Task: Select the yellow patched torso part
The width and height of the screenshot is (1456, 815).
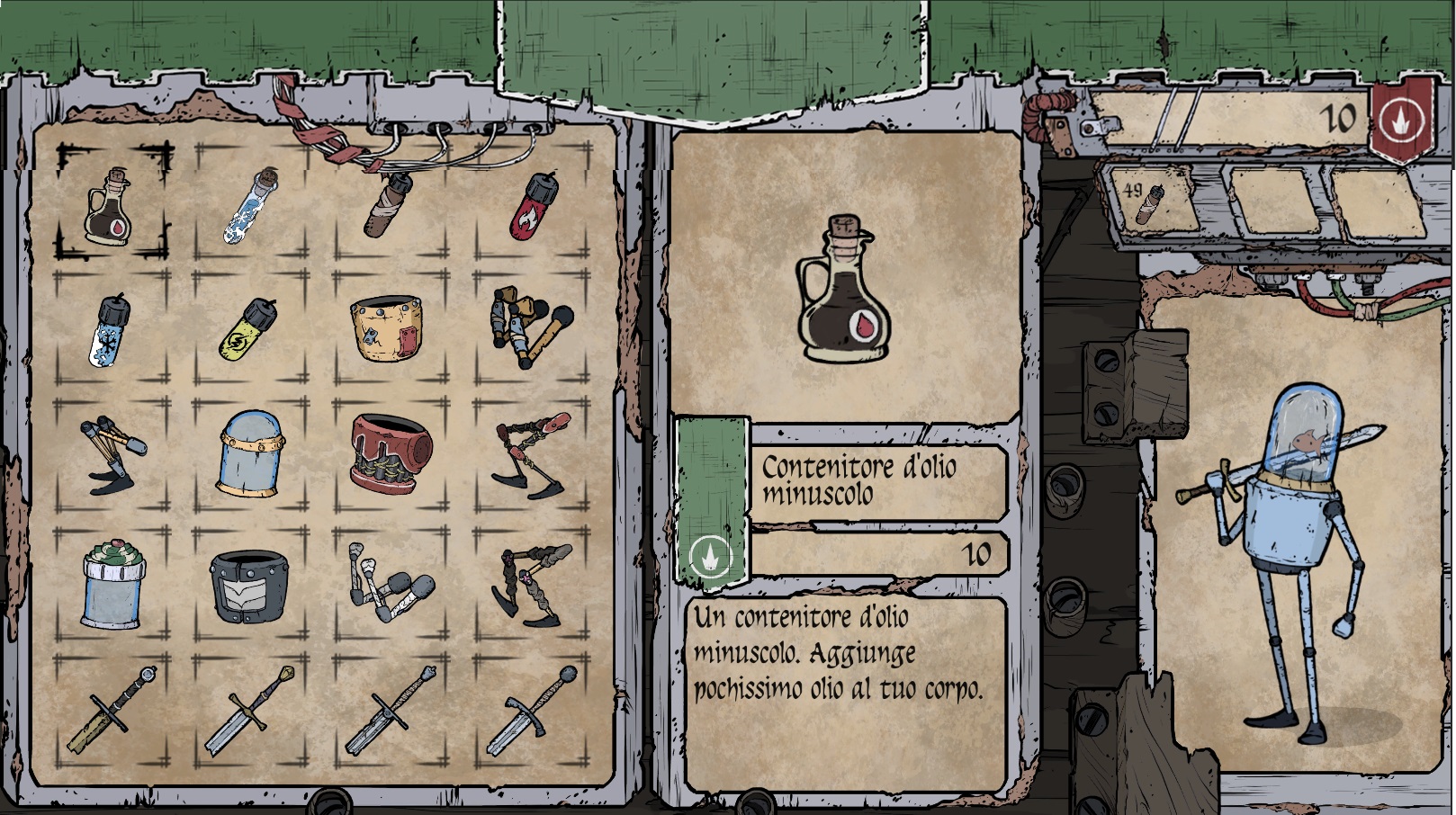Action: point(387,329)
